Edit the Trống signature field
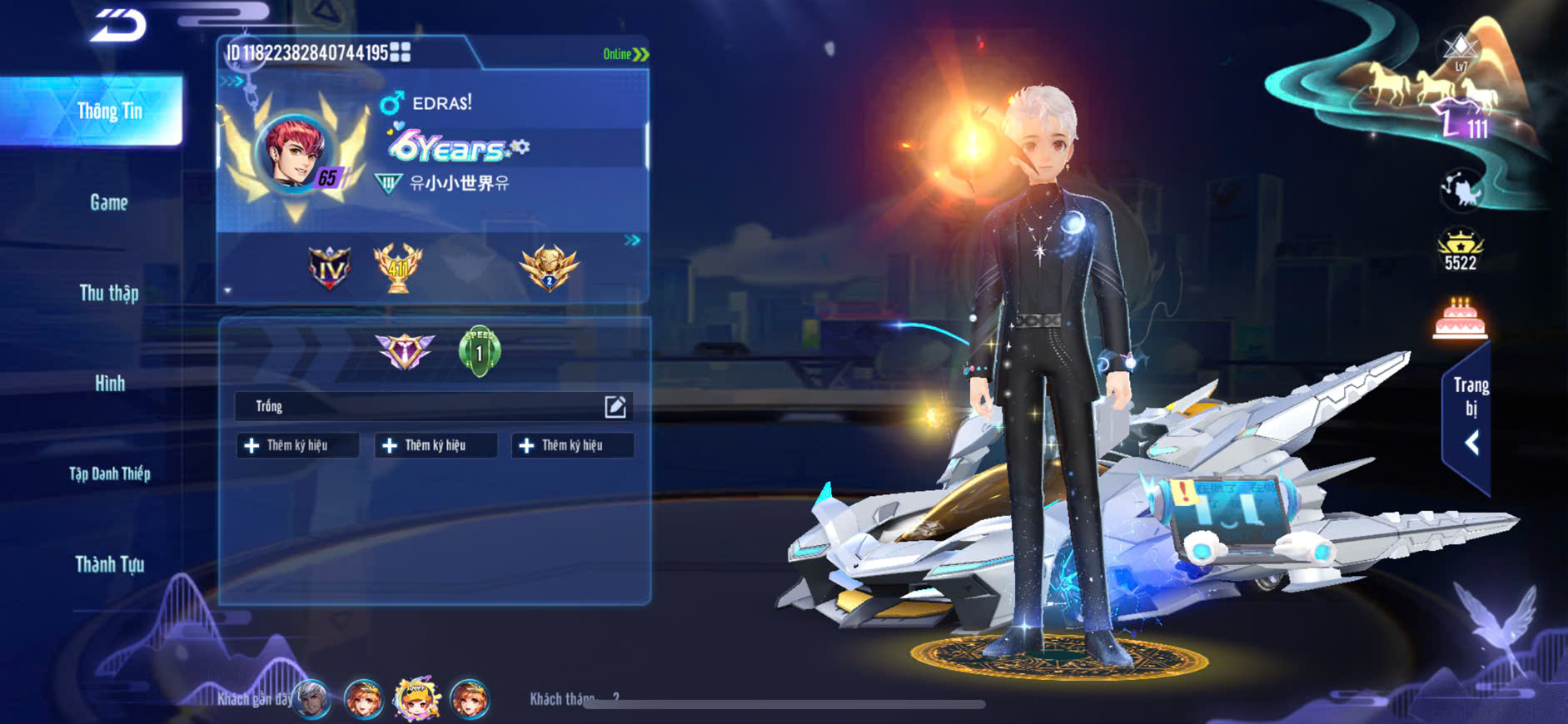1568x724 pixels. pos(615,406)
